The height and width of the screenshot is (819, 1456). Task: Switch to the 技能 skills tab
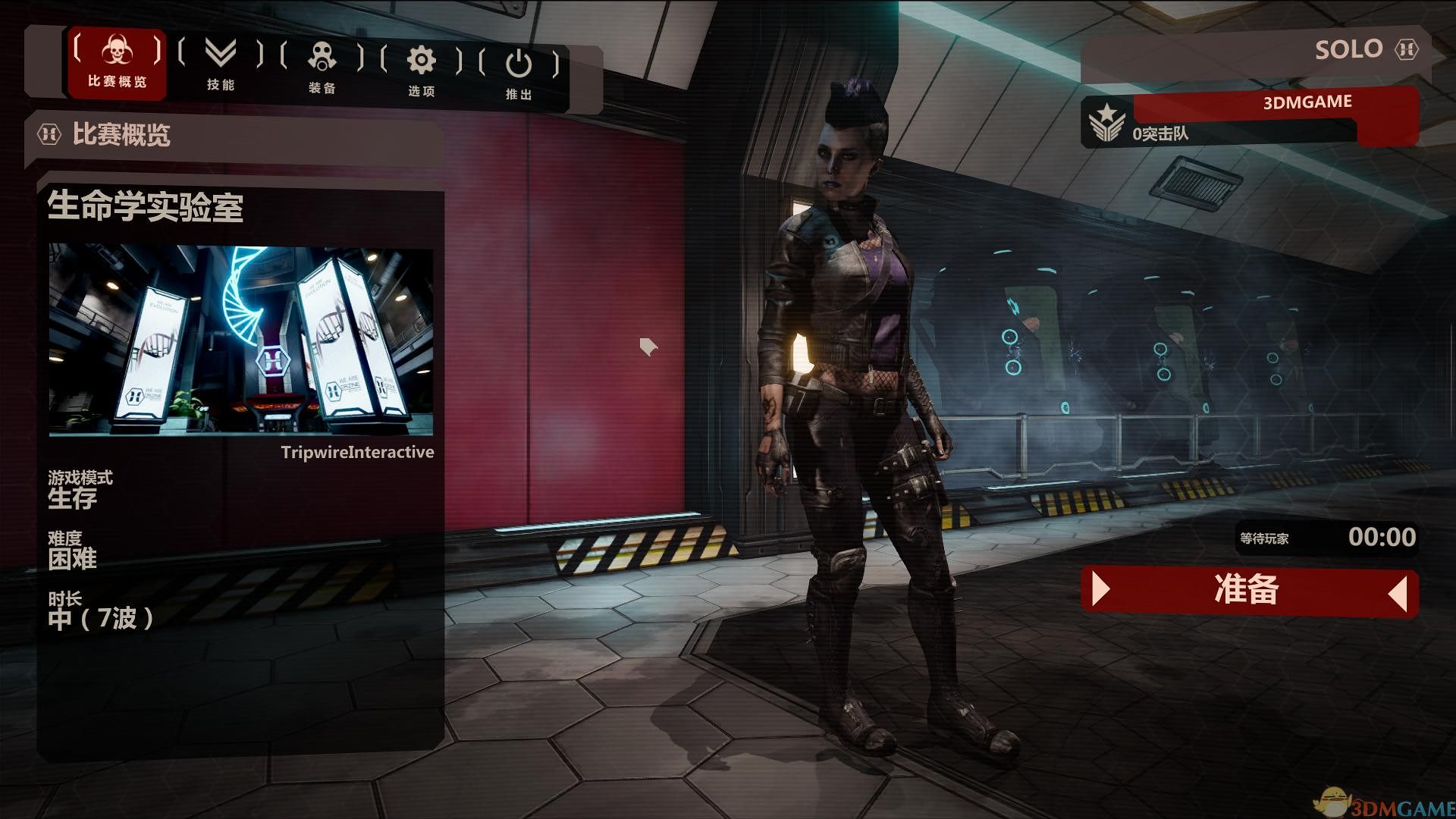coord(221,65)
